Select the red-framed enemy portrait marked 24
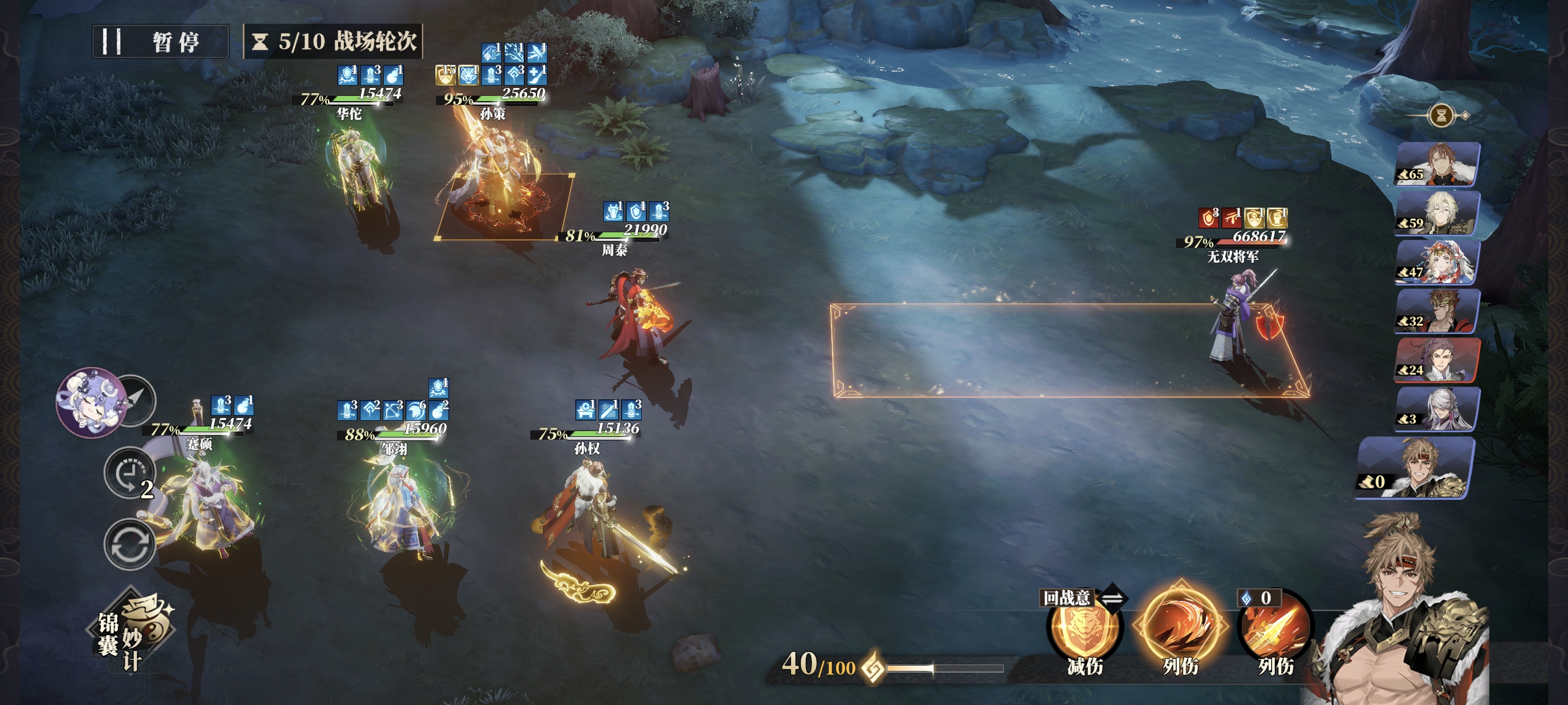The height and width of the screenshot is (705, 1568). (1437, 359)
